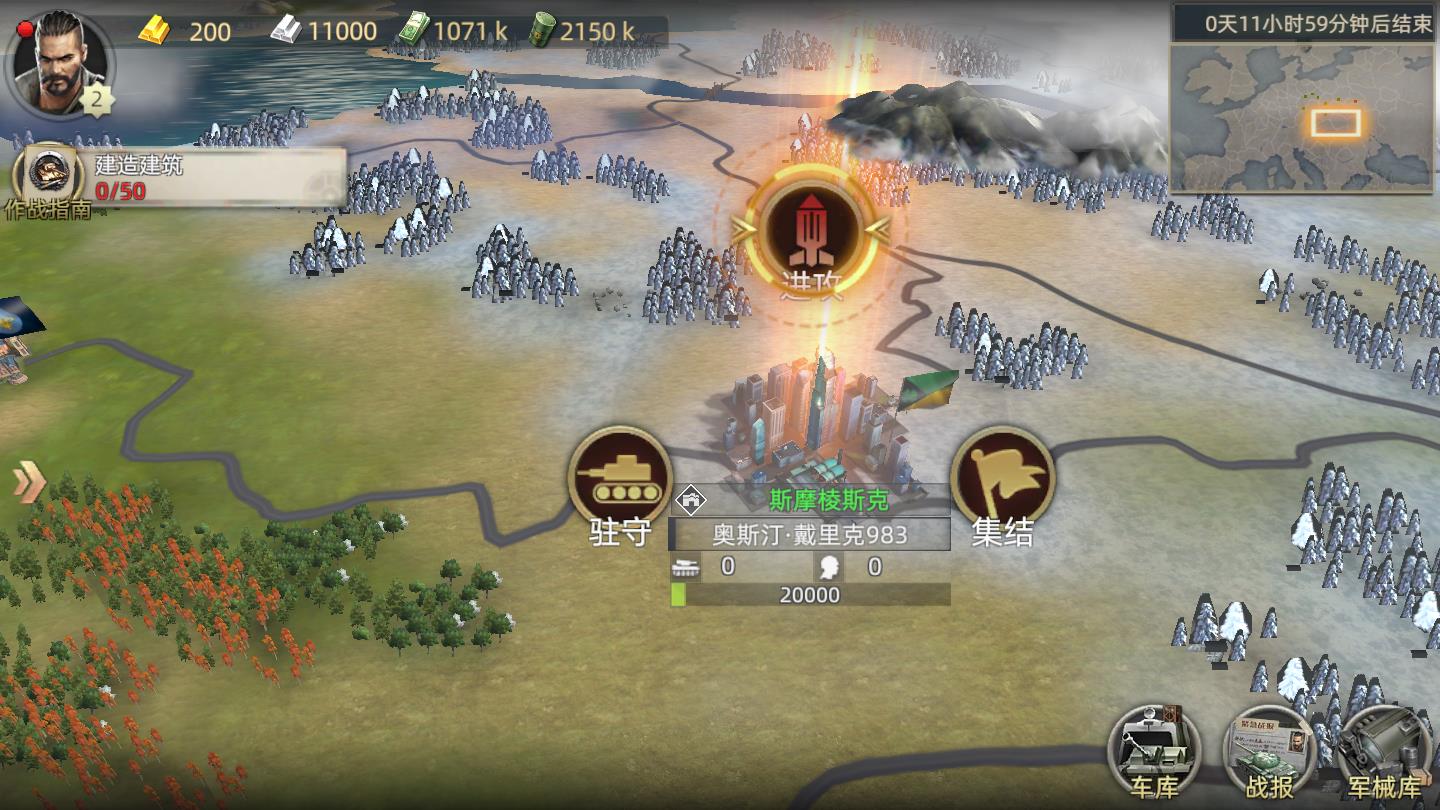Open the commander avatar profile

(x=58, y=62)
